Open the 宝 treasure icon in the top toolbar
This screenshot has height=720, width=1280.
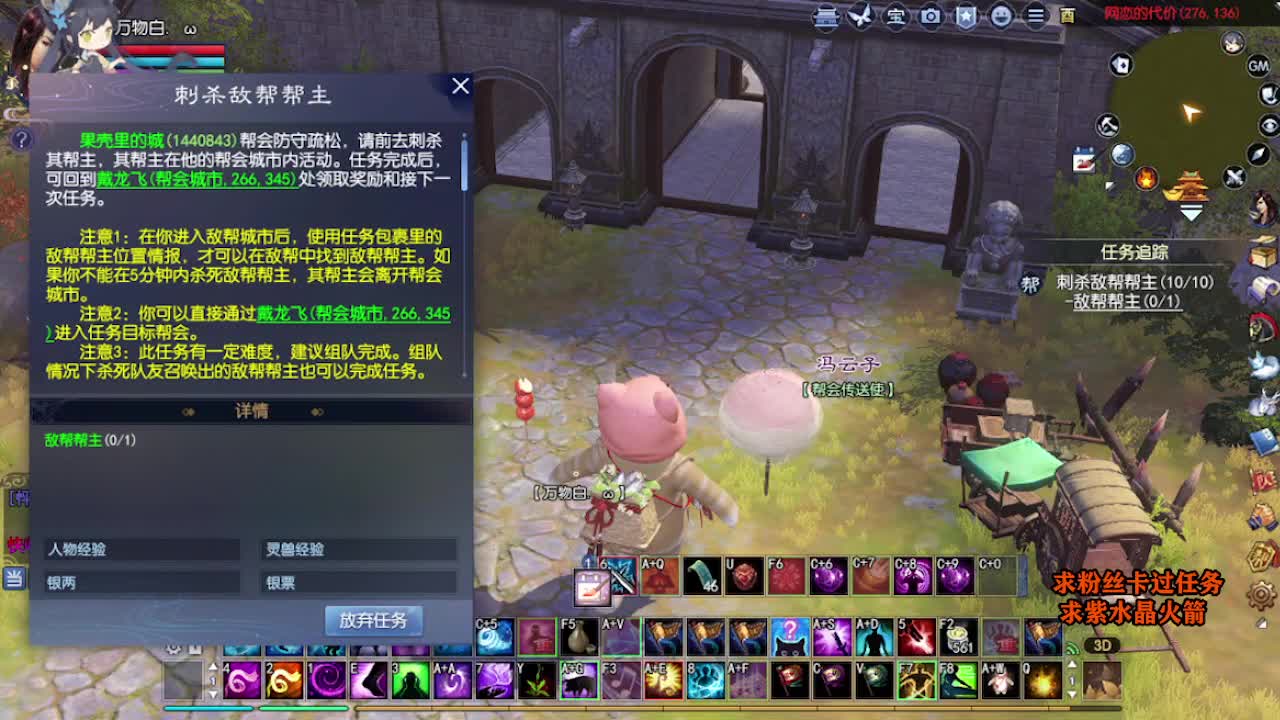[895, 15]
